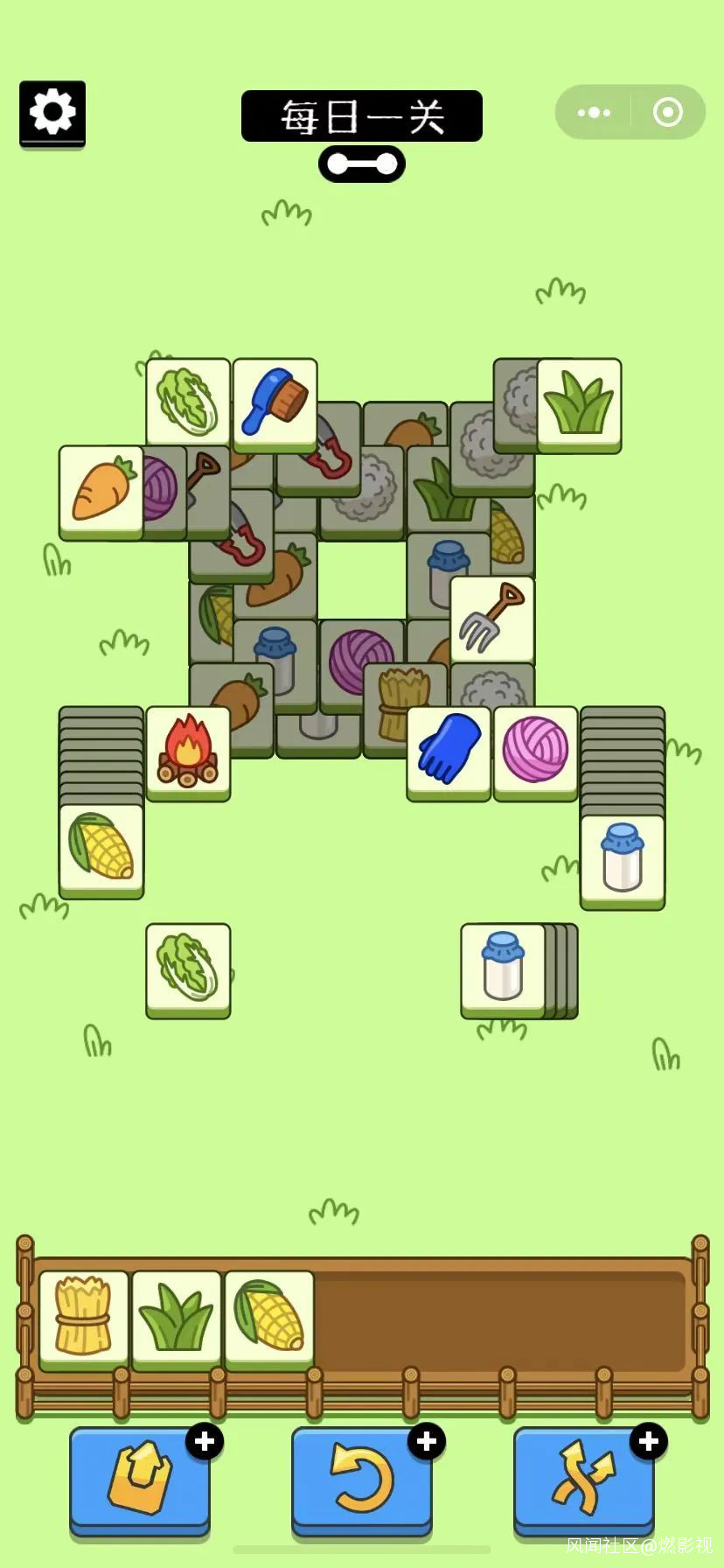
Task: Use the move-out tiles power-up button
Action: click(x=140, y=1479)
